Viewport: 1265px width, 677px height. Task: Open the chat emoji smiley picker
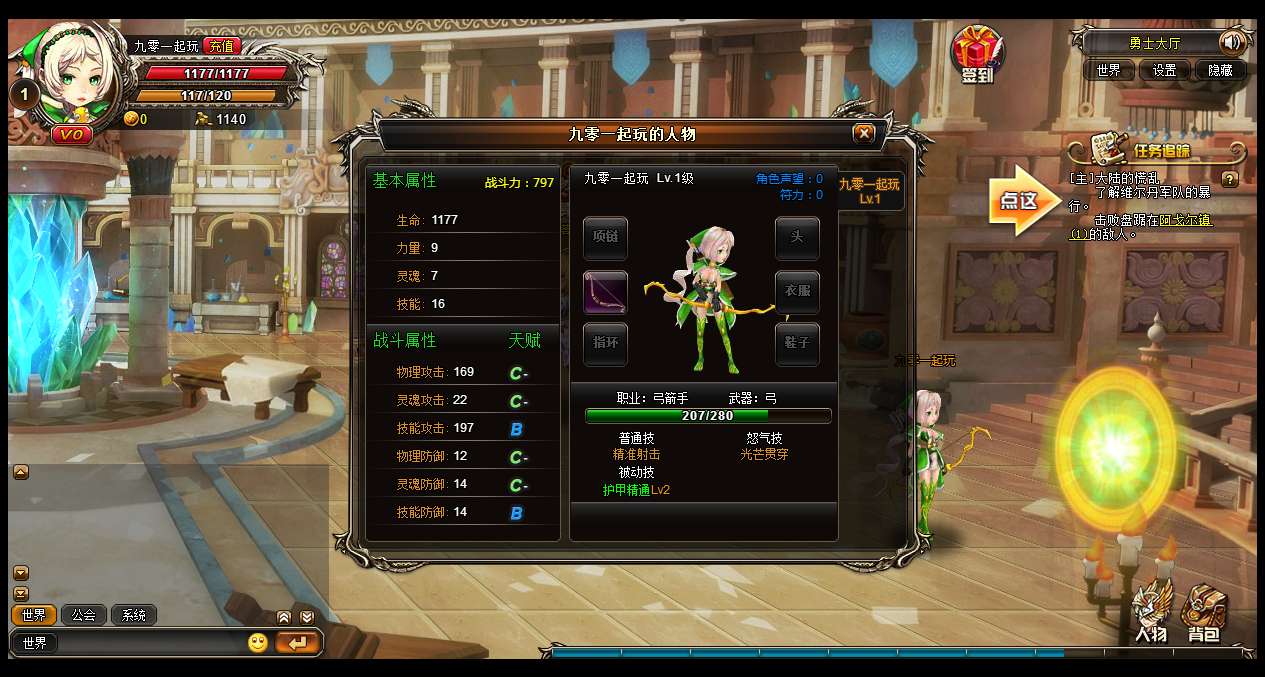pyautogui.click(x=258, y=643)
